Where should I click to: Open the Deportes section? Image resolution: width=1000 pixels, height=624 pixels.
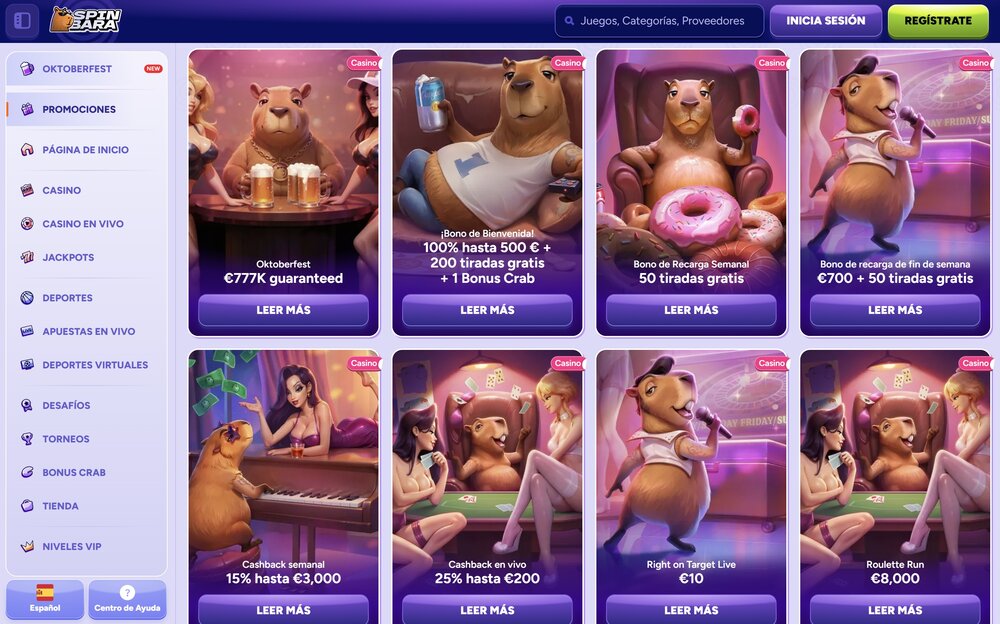(x=67, y=298)
